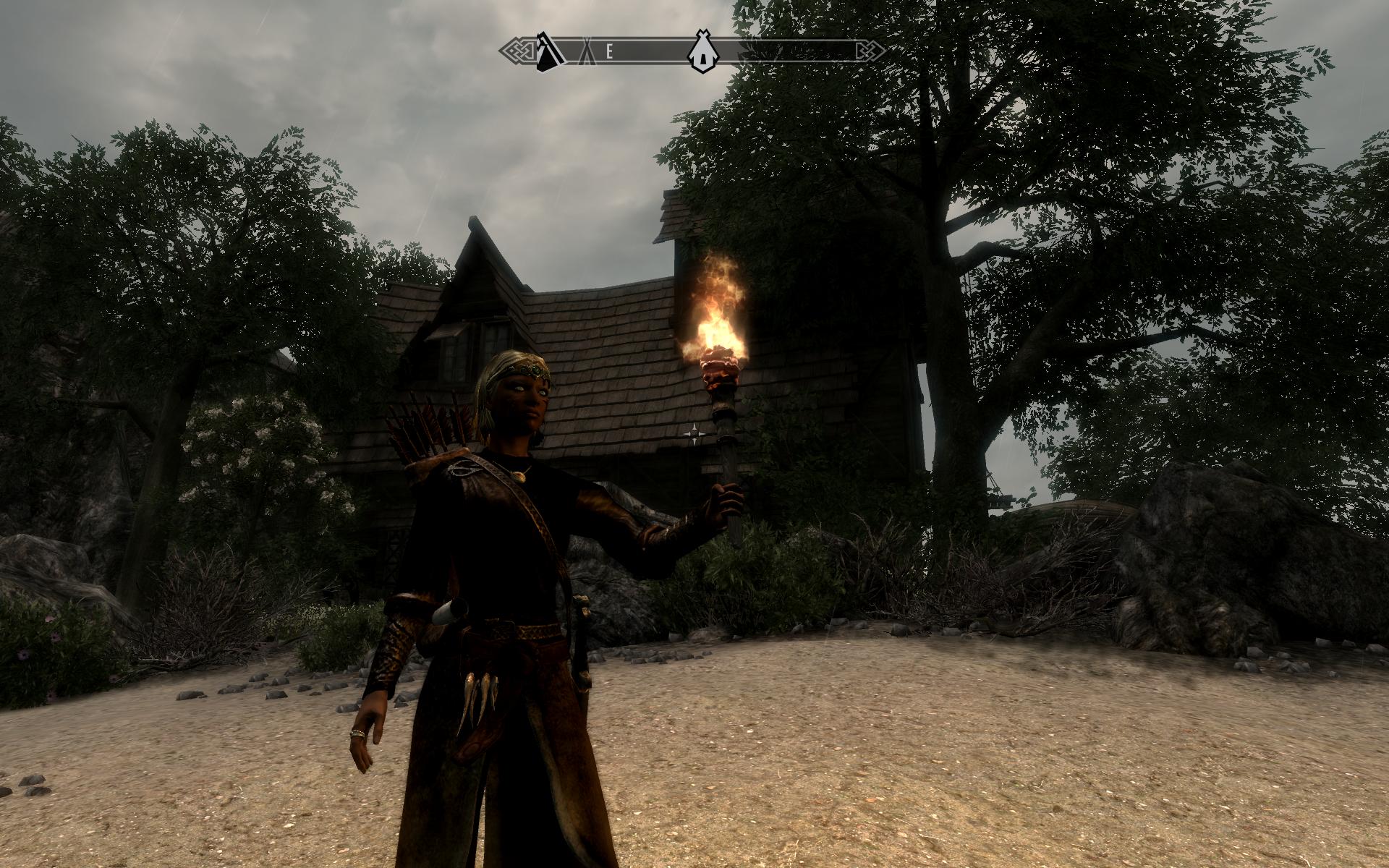Click the black mountain marker on the compass
Screen dimensions: 1389x868
(551, 51)
